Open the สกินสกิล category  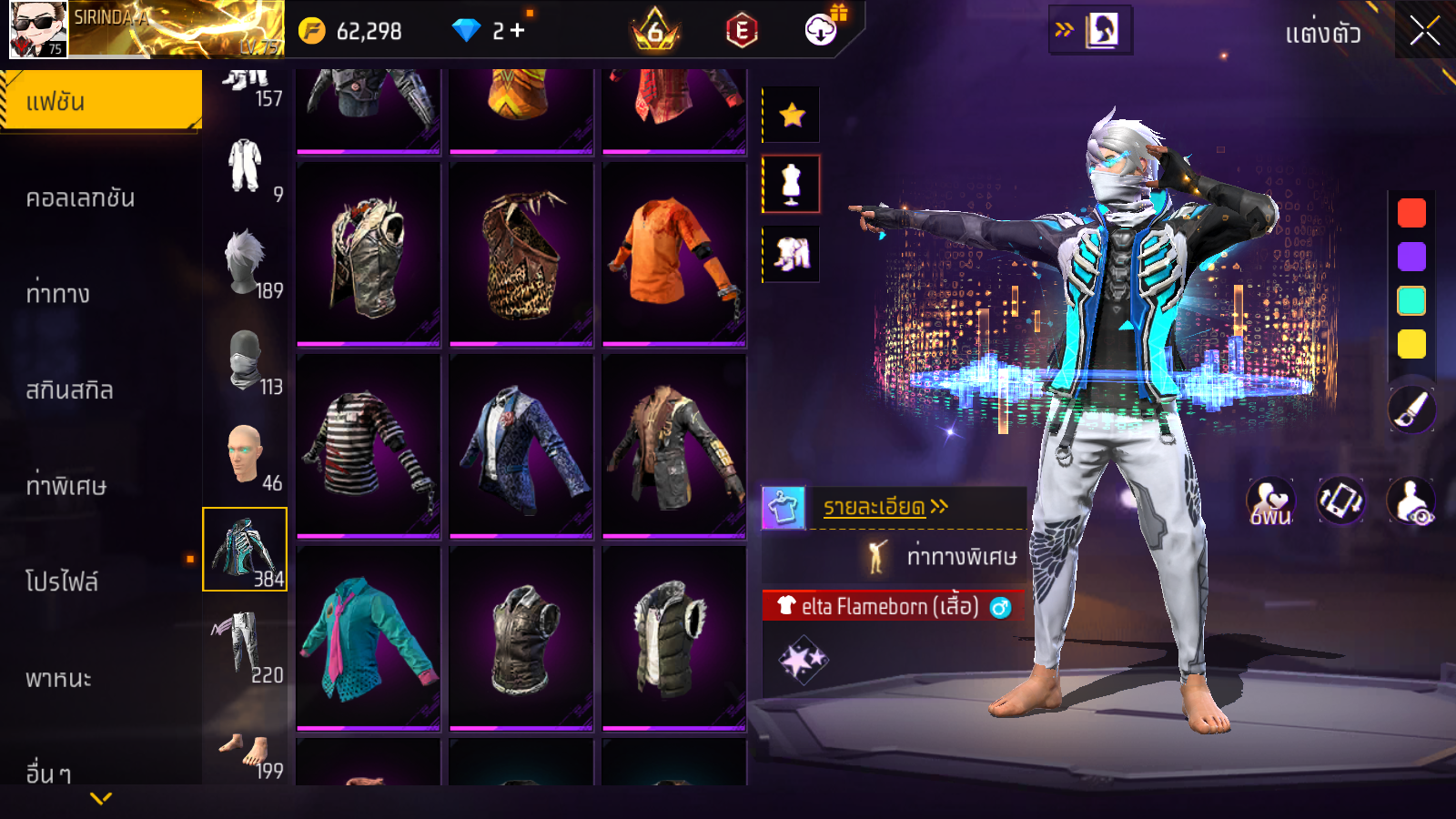pyautogui.click(x=70, y=390)
